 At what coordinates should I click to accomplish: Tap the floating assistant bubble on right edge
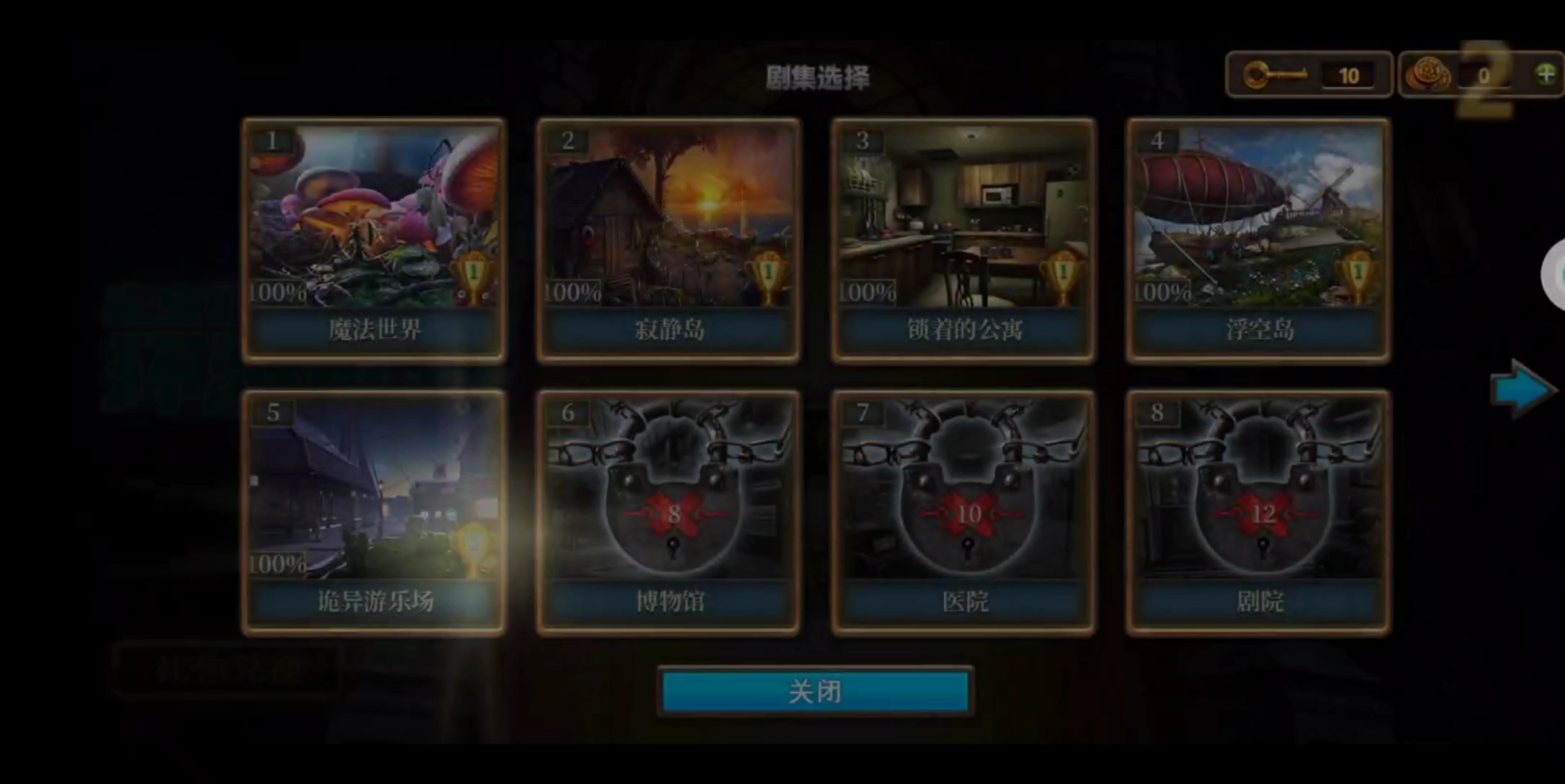click(x=1557, y=274)
